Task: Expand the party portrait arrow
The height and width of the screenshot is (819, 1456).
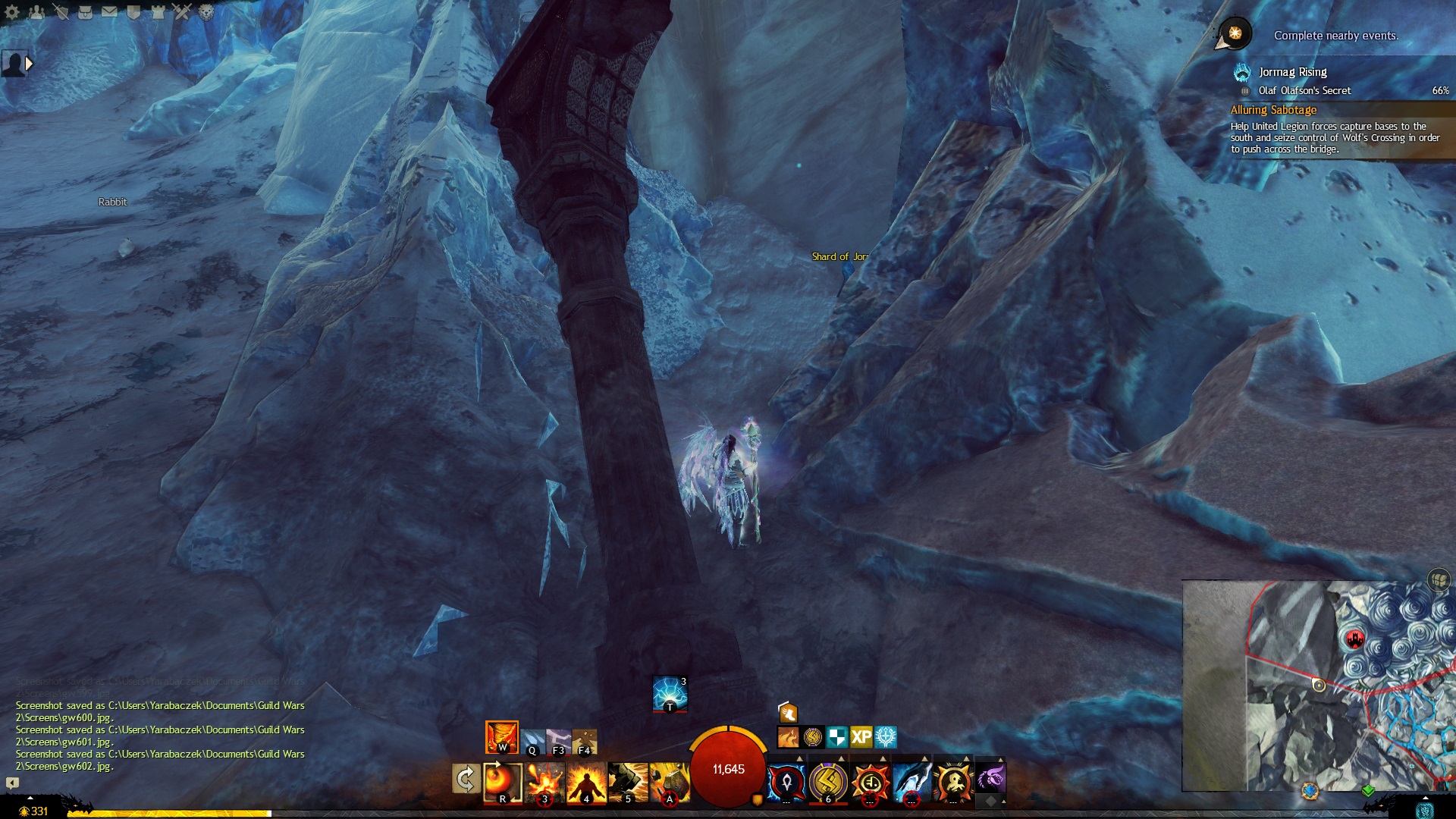Action: pyautogui.click(x=29, y=64)
